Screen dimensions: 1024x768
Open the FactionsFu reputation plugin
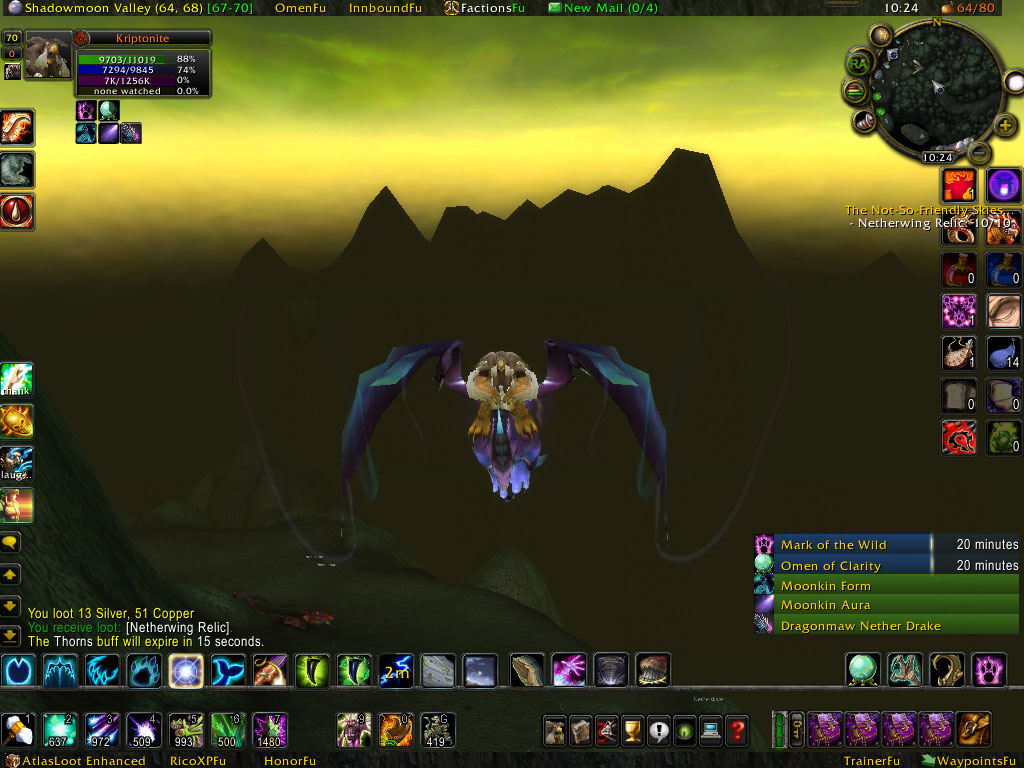pyautogui.click(x=485, y=8)
